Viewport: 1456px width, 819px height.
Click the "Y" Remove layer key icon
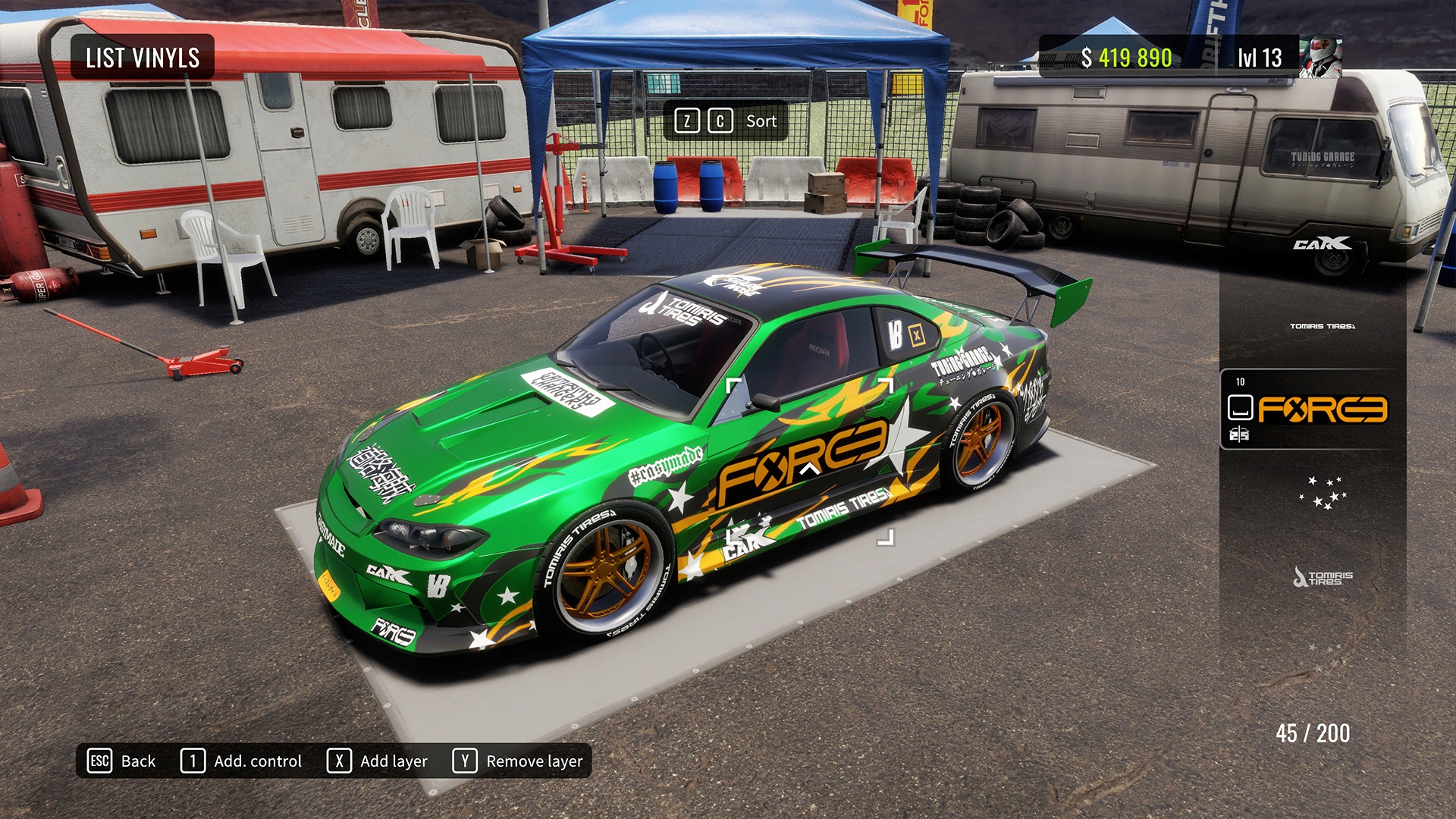(x=465, y=761)
